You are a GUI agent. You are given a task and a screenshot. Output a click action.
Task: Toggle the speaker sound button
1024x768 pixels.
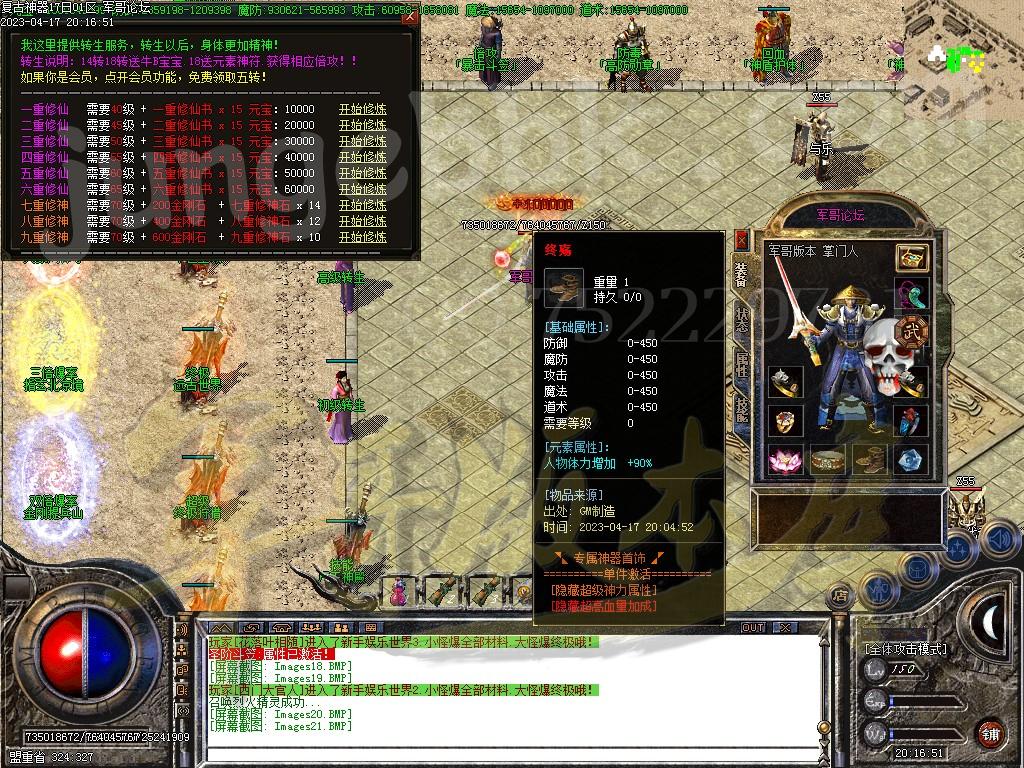997,540
